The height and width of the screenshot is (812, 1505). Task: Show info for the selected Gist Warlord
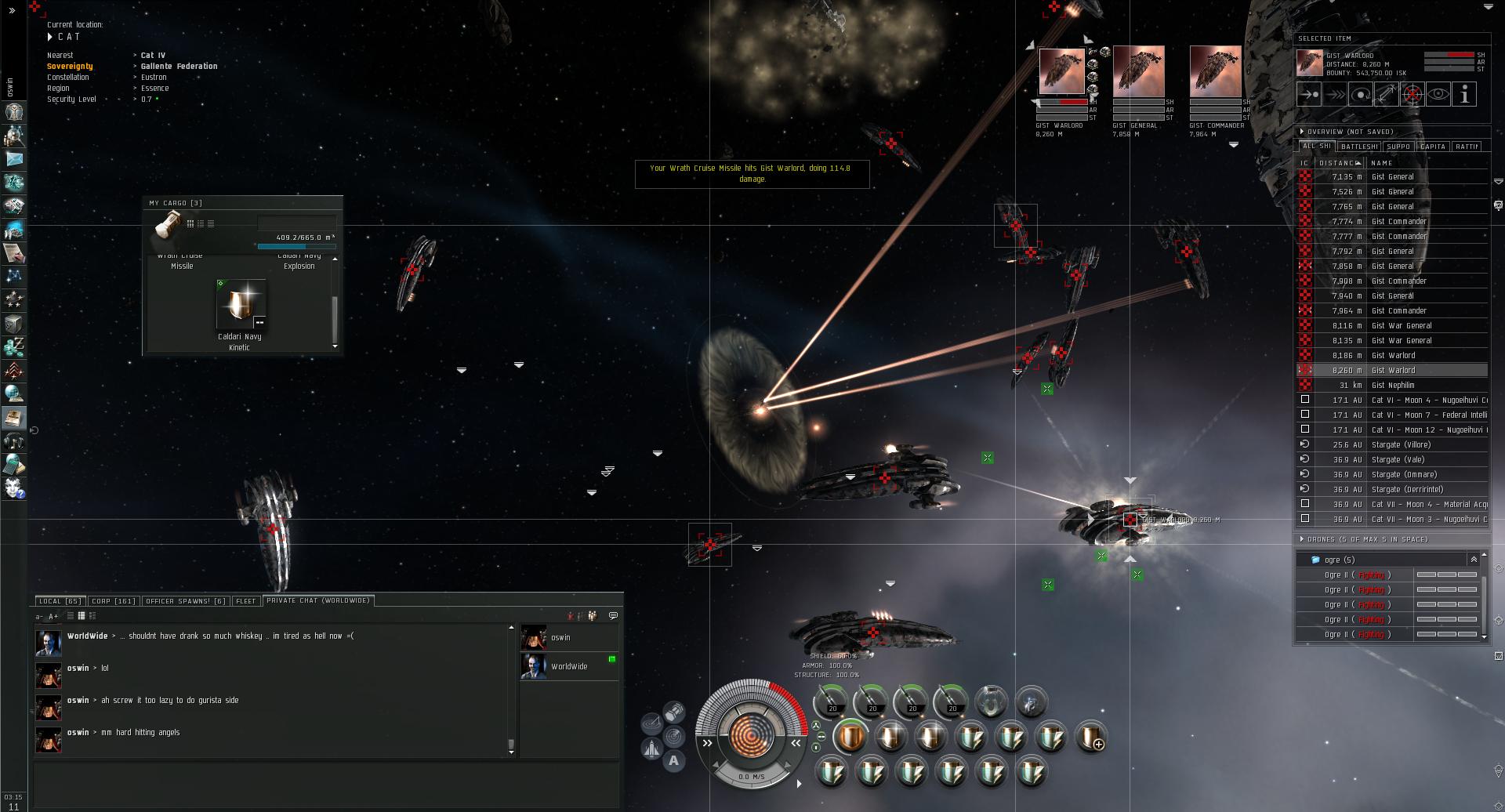coord(1464,95)
